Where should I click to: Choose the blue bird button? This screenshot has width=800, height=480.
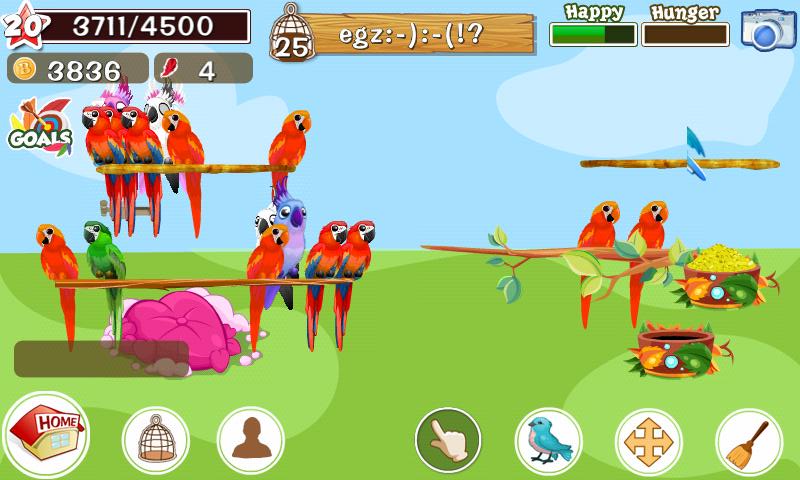click(548, 440)
